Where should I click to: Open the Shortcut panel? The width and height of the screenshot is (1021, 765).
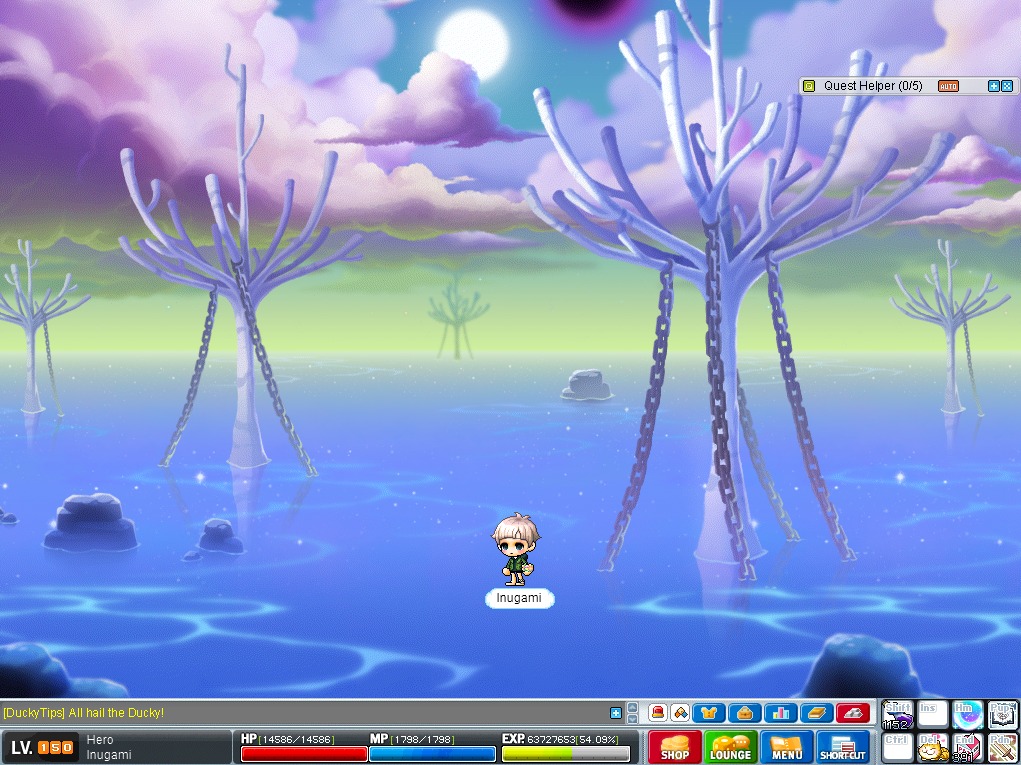843,747
